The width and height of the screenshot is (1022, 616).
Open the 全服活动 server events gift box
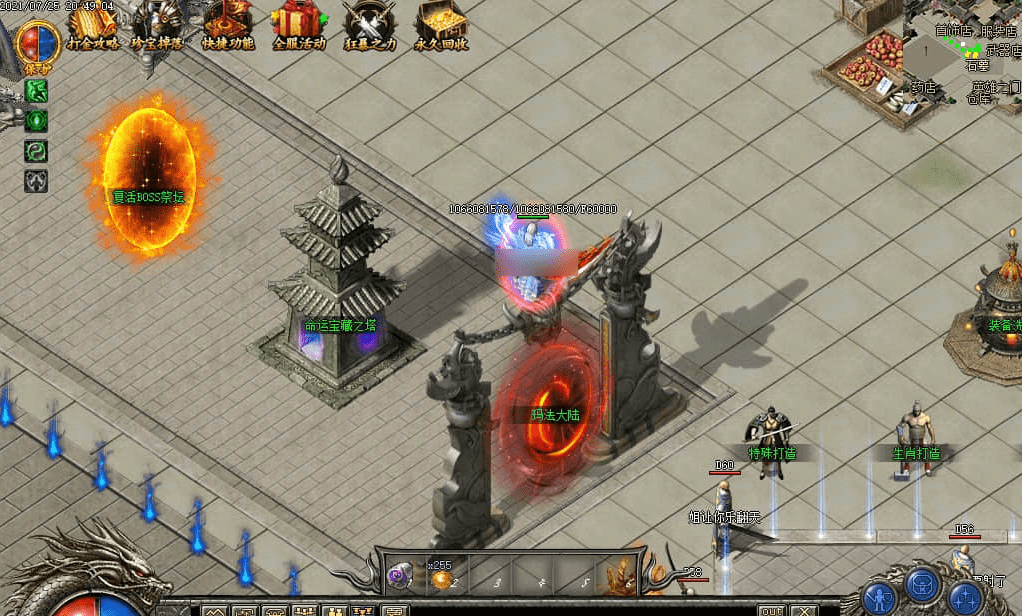click(x=298, y=26)
